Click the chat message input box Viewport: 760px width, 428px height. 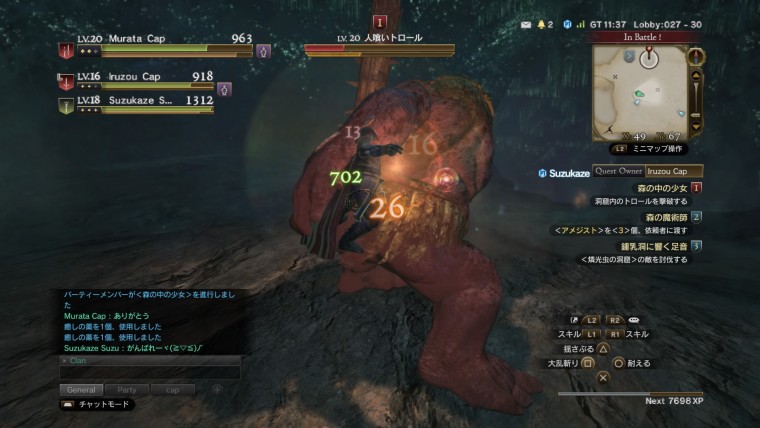[x=150, y=372]
